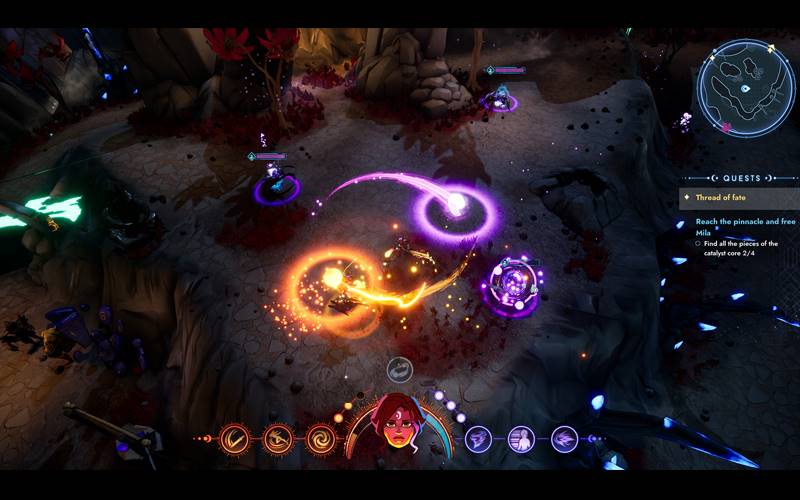
Task: Use the orange dash ability
Action: [x=278, y=438]
